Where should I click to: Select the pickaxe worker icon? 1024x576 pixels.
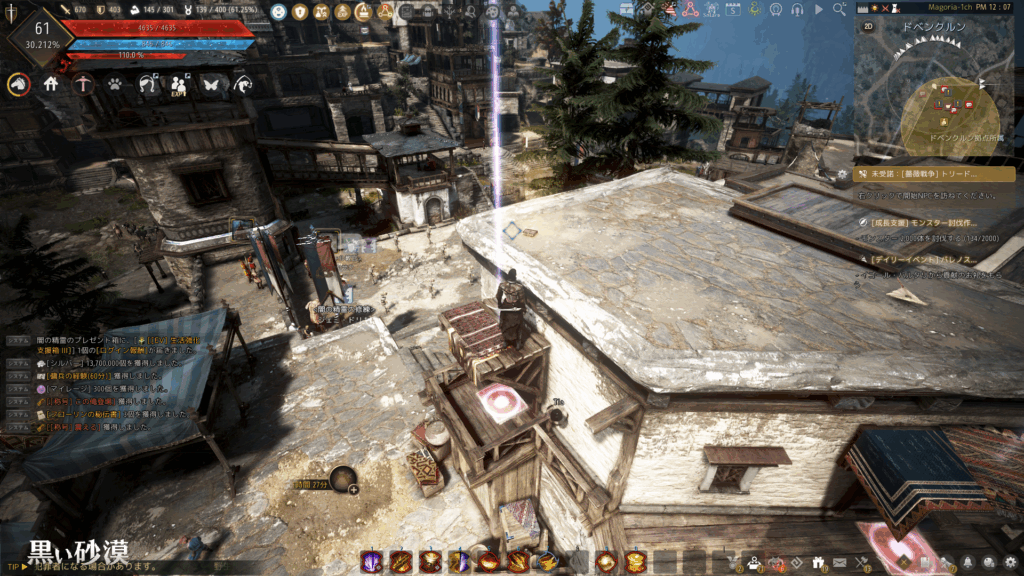click(83, 85)
